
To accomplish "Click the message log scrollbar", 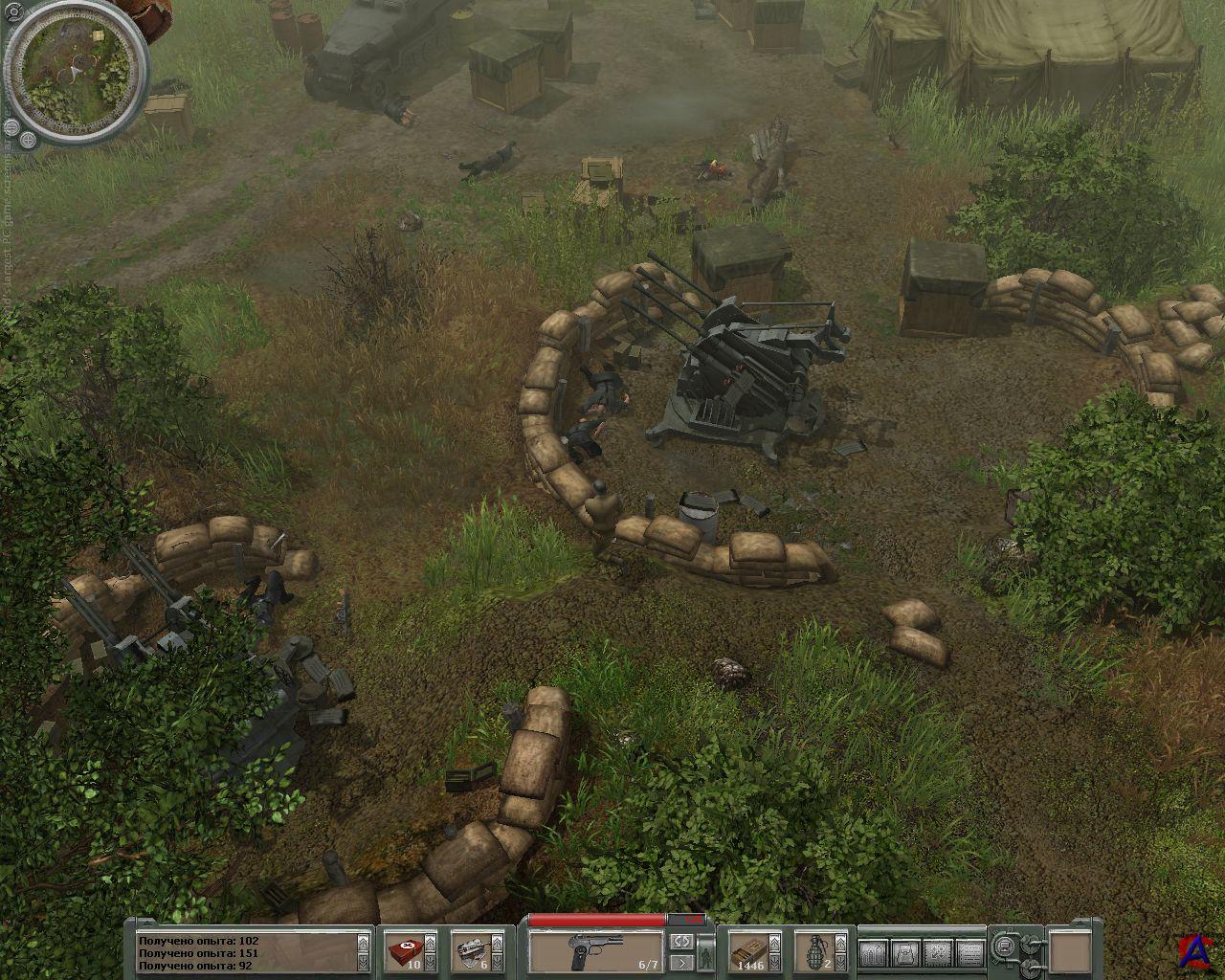I will click(x=363, y=953).
